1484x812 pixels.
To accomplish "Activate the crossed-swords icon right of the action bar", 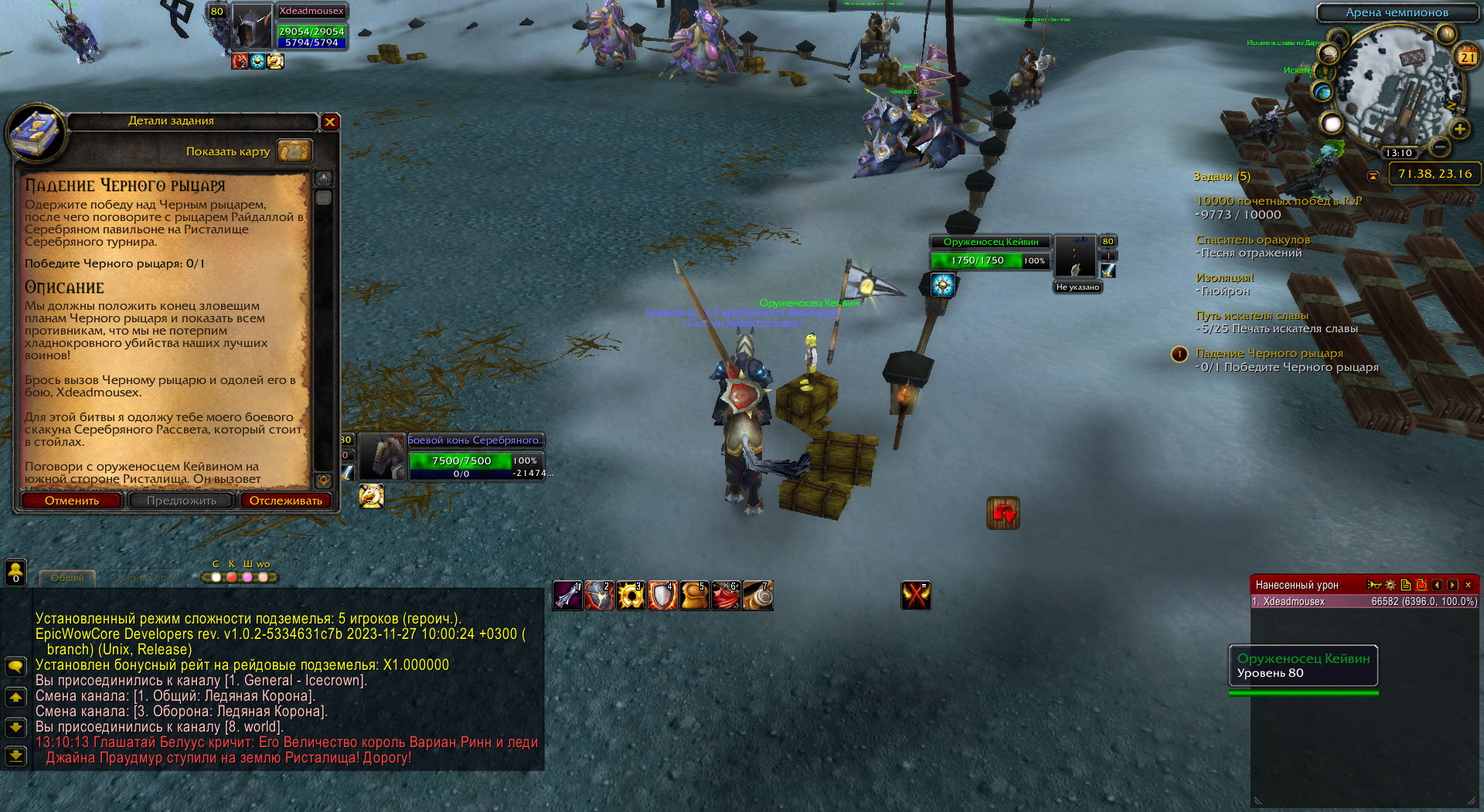I will (916, 596).
